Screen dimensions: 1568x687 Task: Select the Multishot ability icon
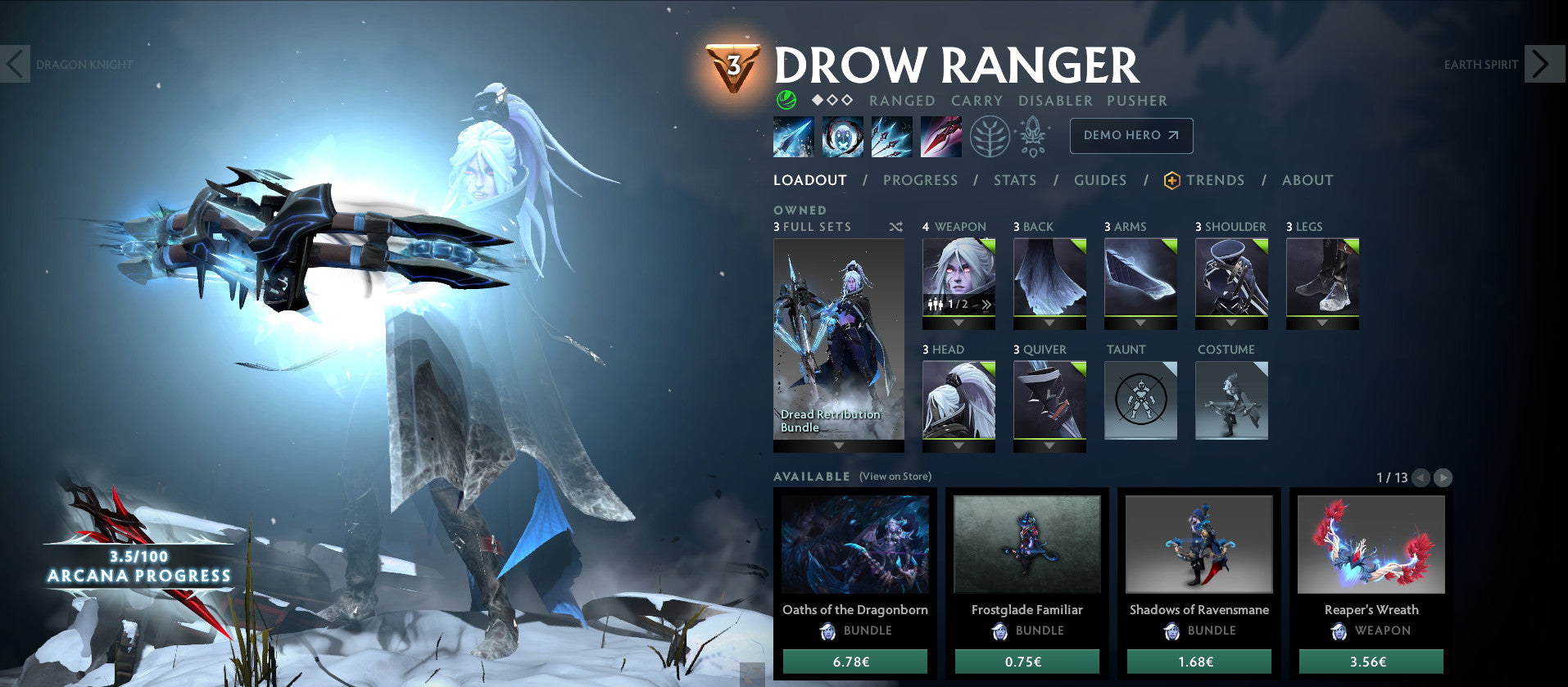(891, 137)
